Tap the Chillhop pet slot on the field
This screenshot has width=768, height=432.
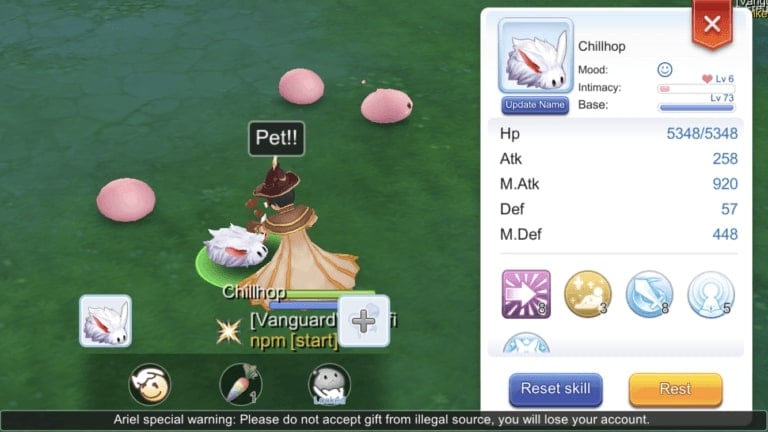click(105, 321)
